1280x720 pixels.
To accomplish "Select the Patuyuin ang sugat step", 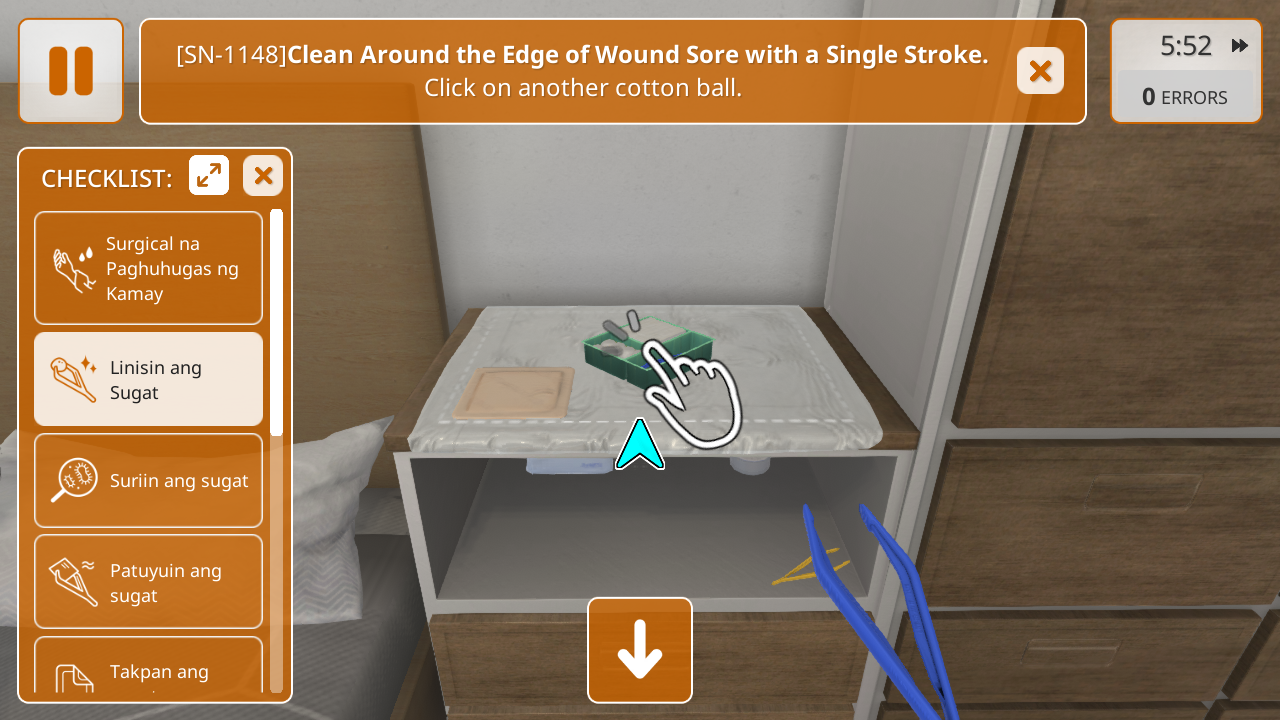I will pos(149,582).
